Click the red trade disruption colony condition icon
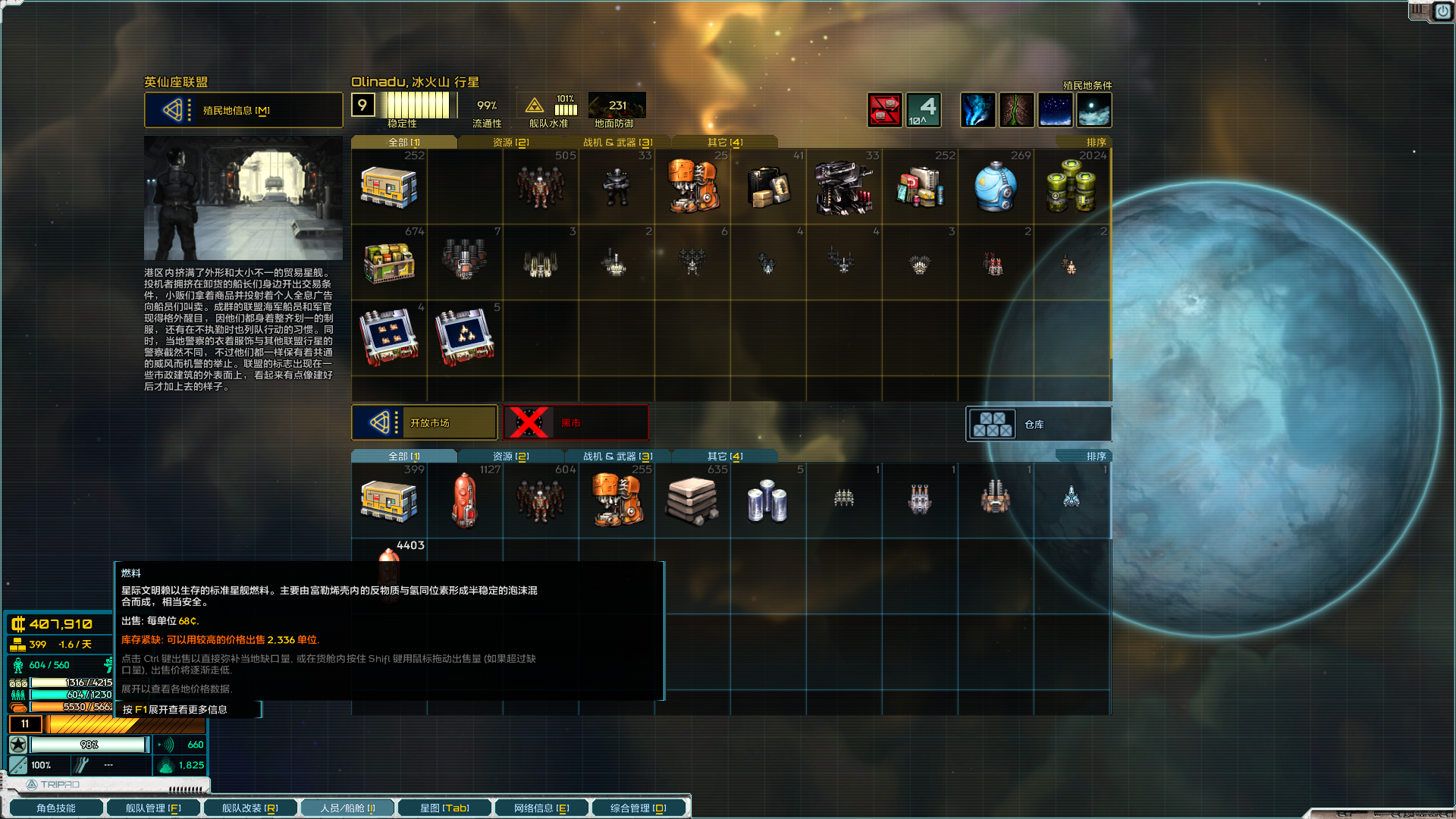This screenshot has width=1456, height=819. click(884, 109)
